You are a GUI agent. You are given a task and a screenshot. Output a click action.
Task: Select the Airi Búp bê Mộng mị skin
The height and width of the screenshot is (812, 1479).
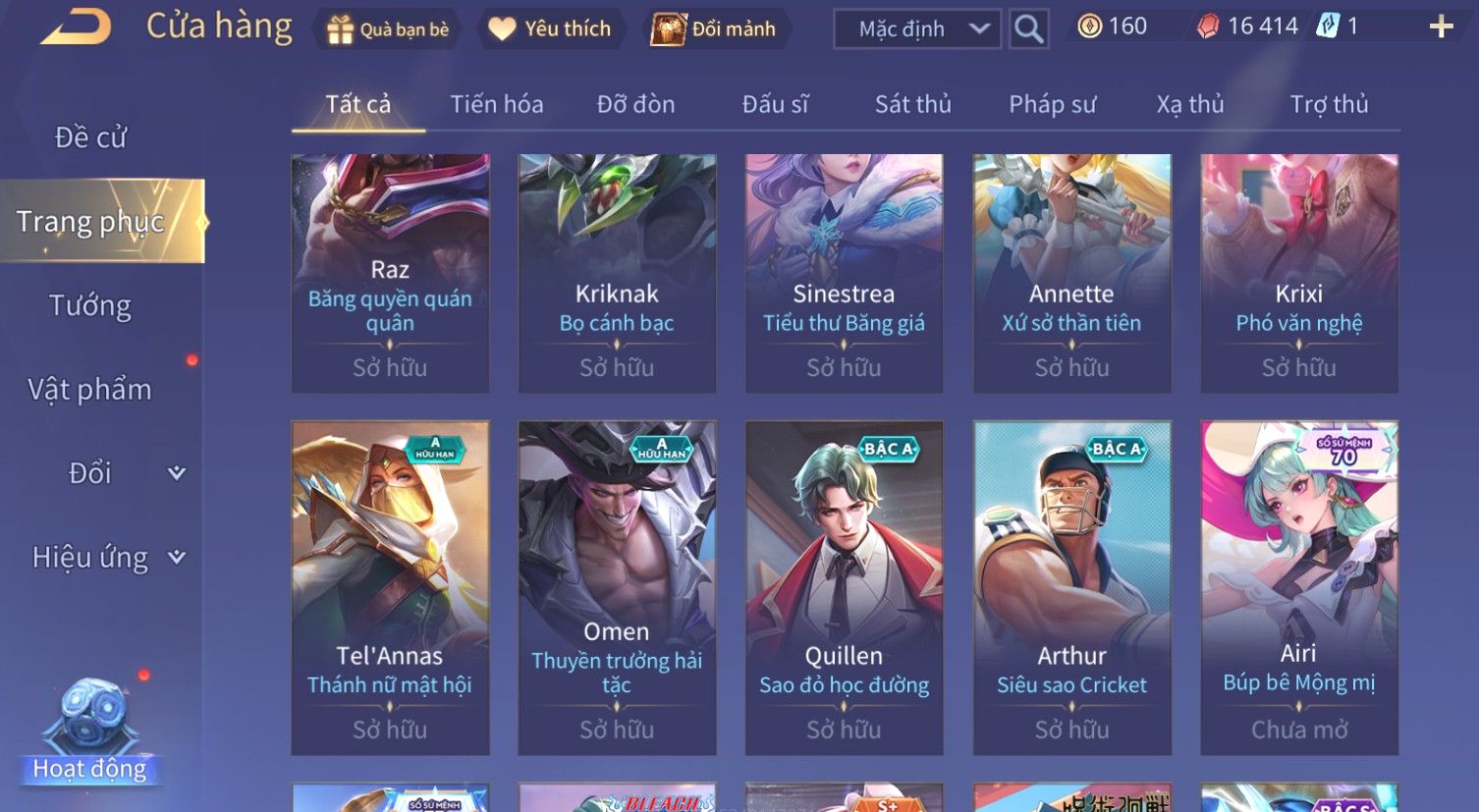(1298, 587)
